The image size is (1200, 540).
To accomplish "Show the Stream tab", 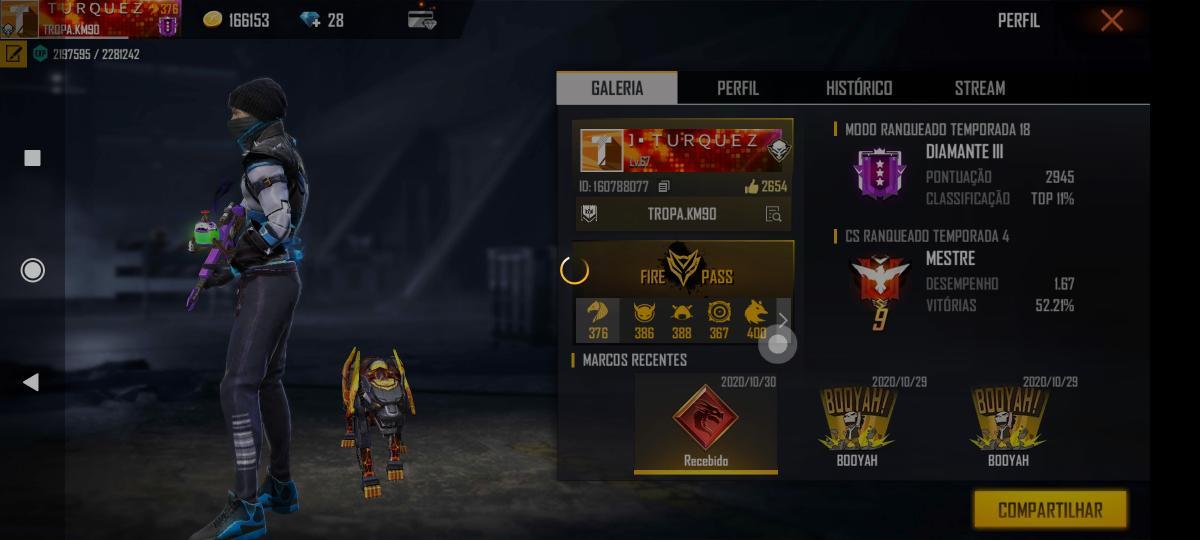I will (979, 88).
